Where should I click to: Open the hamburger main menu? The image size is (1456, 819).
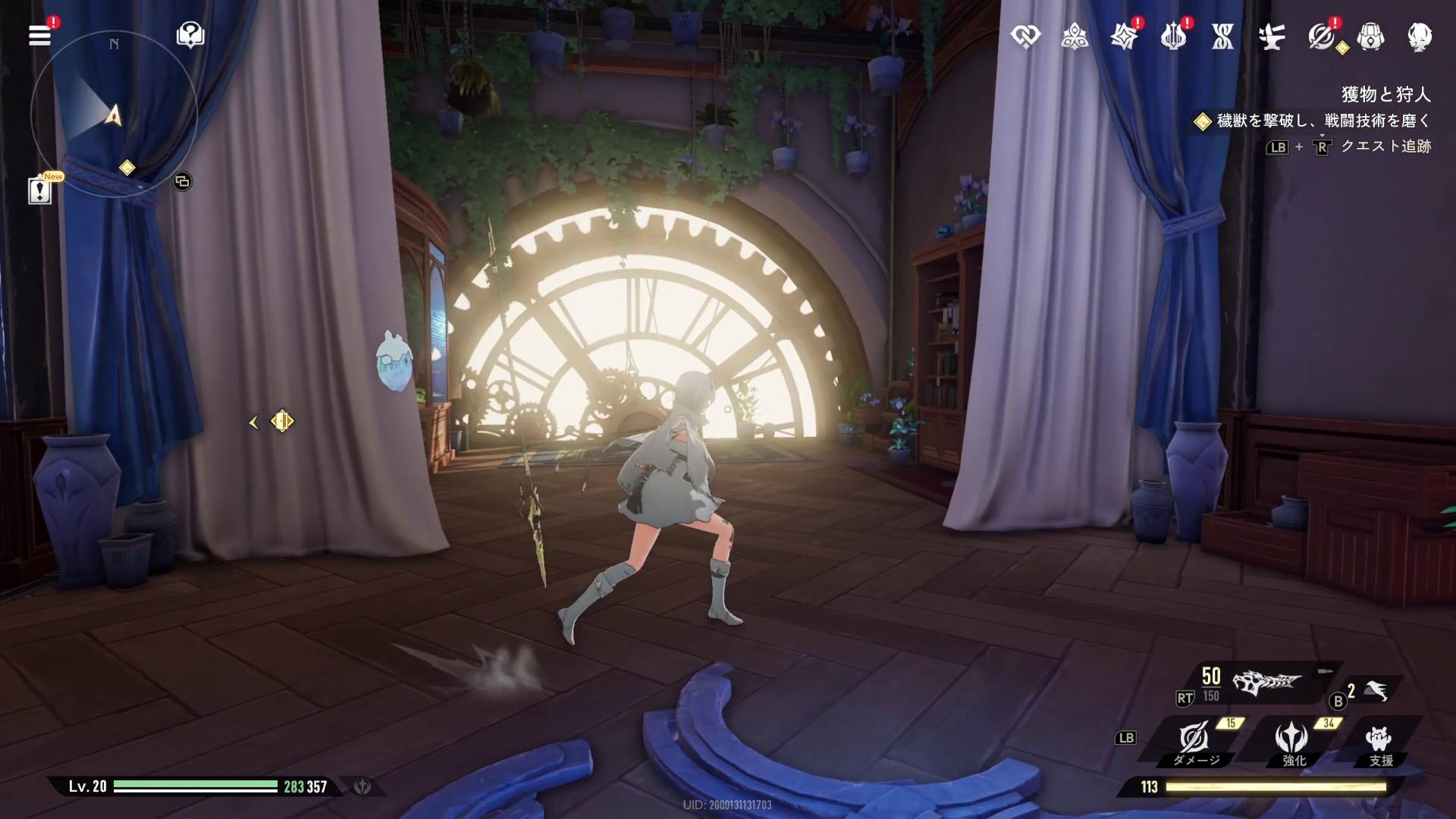39,35
